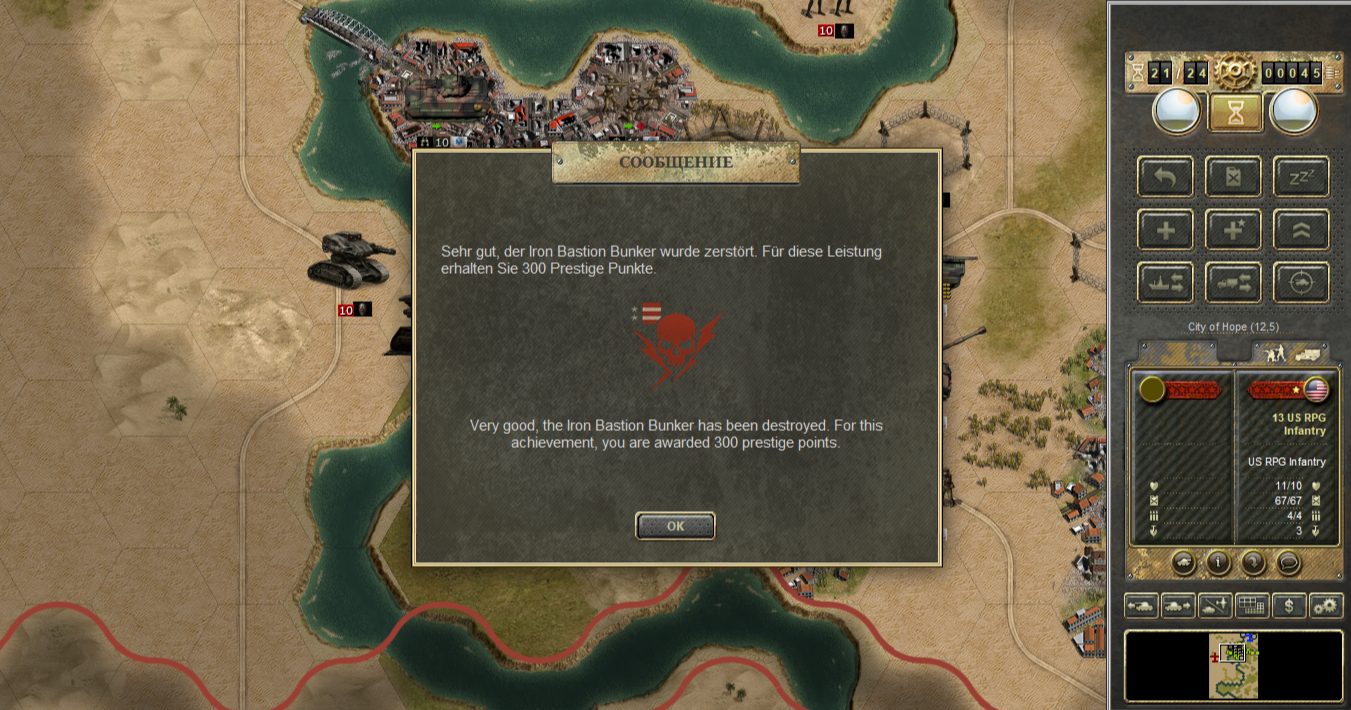1351x710 pixels.
Task: Toggle the tank and plane view button
Action: 1215,605
